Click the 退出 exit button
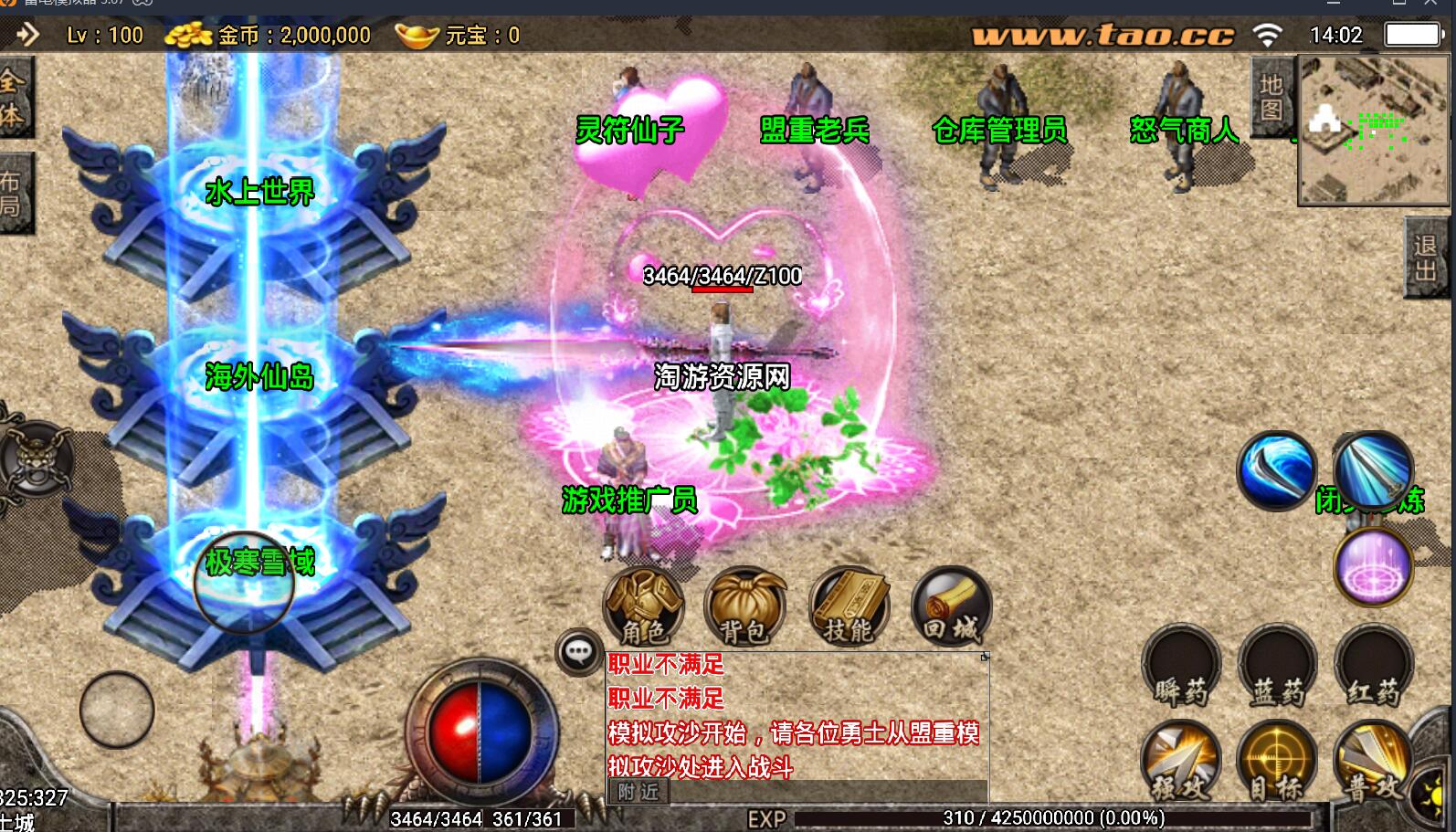1456x832 pixels. coord(1426,258)
